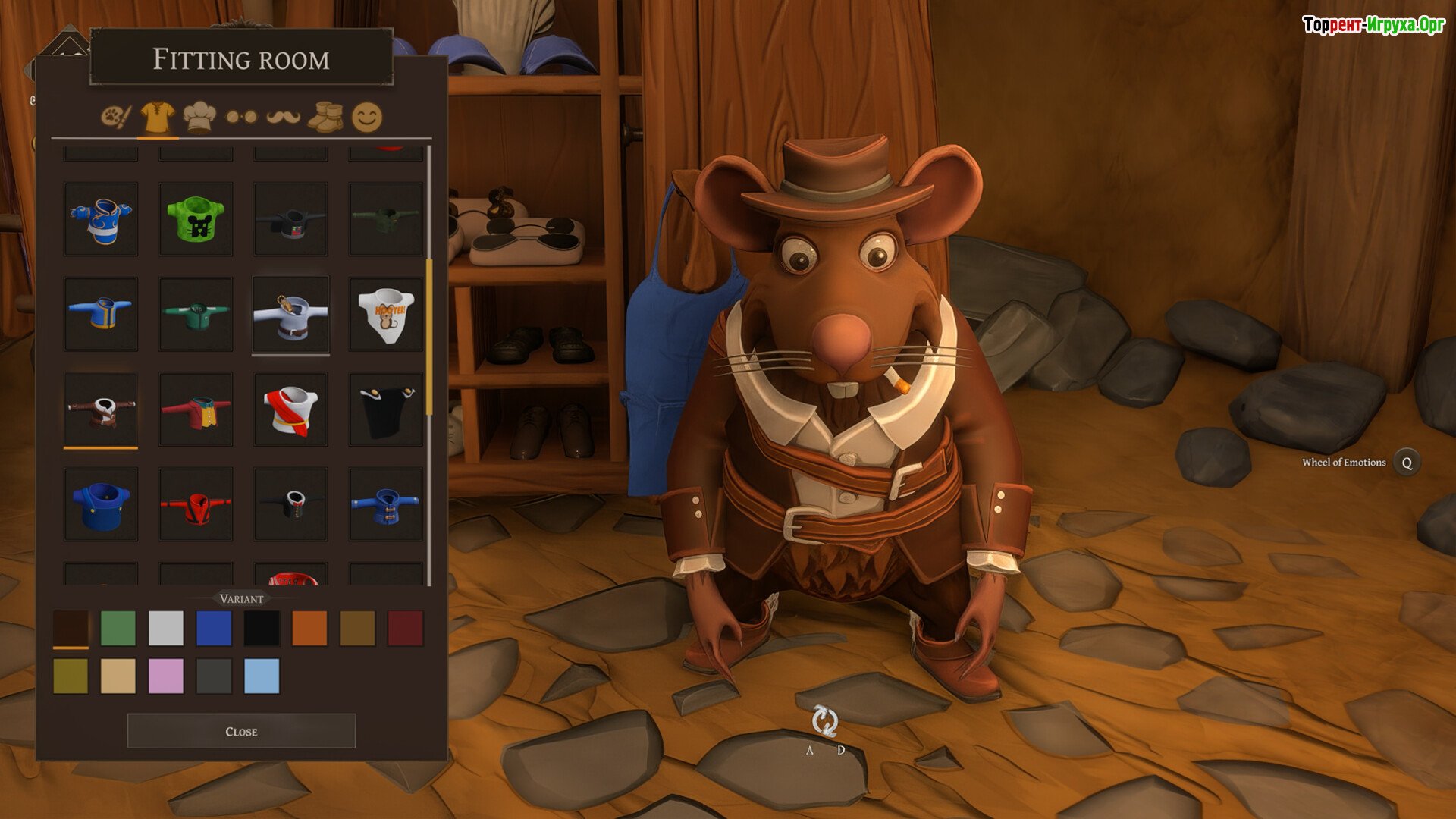Click the character rotate icon
Image resolution: width=1456 pixels, height=819 pixels.
click(824, 721)
